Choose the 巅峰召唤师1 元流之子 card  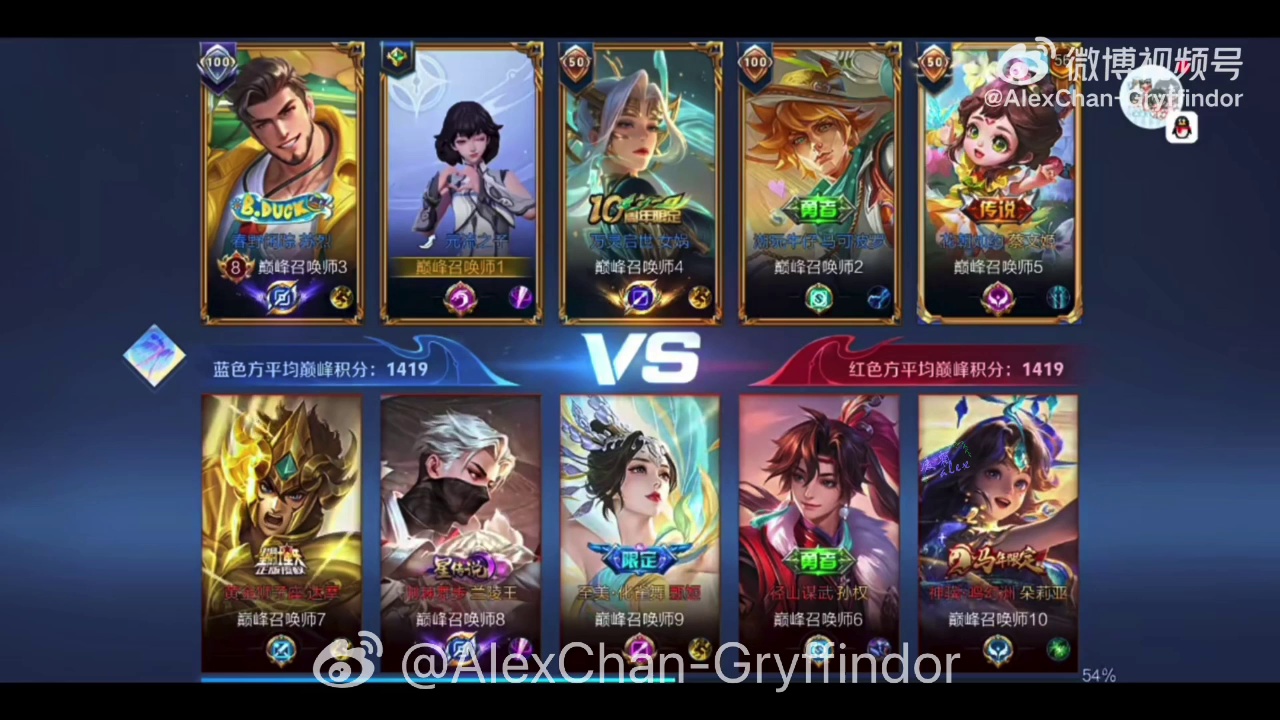(462, 180)
